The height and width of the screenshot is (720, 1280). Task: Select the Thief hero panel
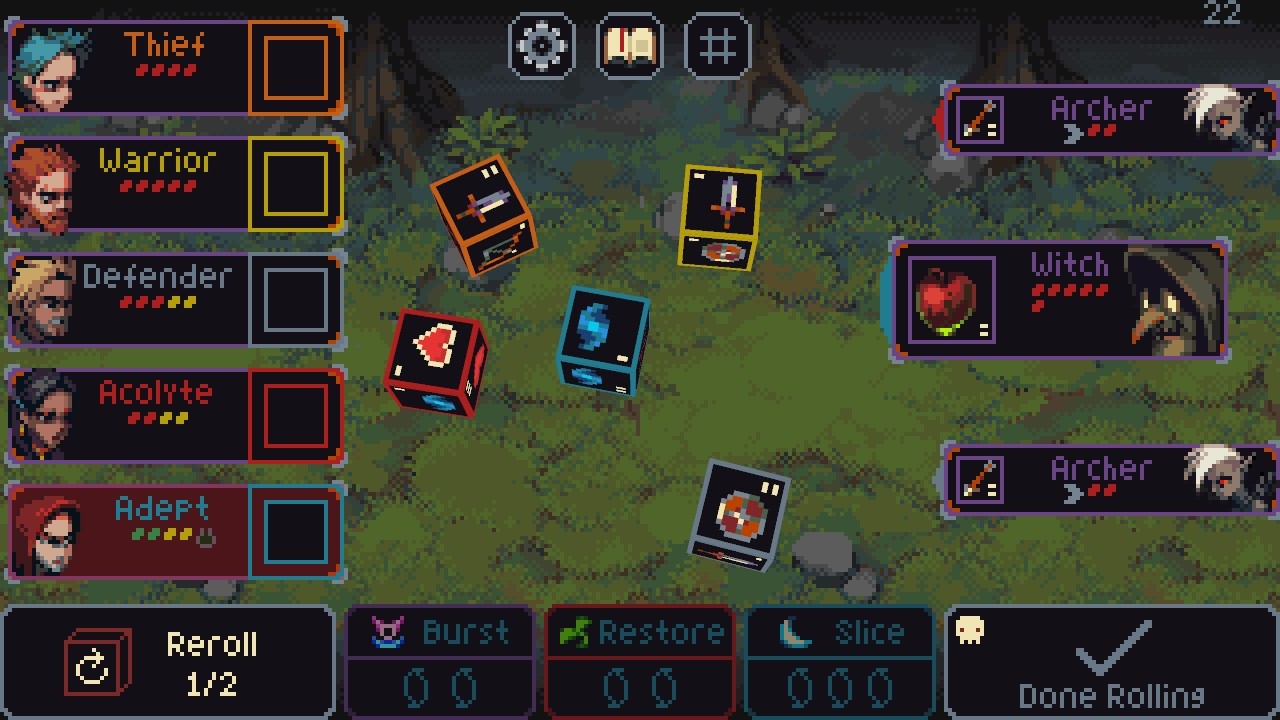coord(130,68)
